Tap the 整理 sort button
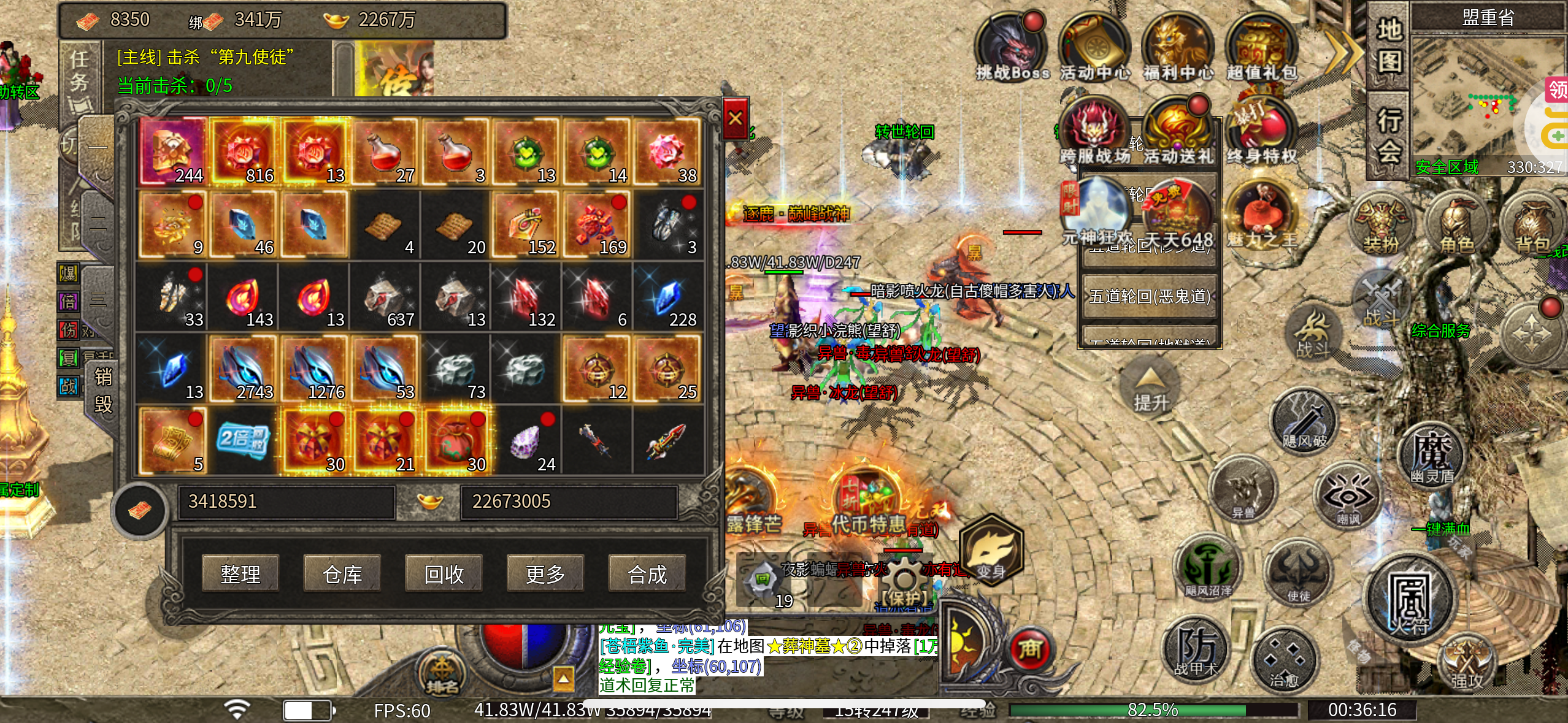The height and width of the screenshot is (723, 1568). click(x=240, y=573)
